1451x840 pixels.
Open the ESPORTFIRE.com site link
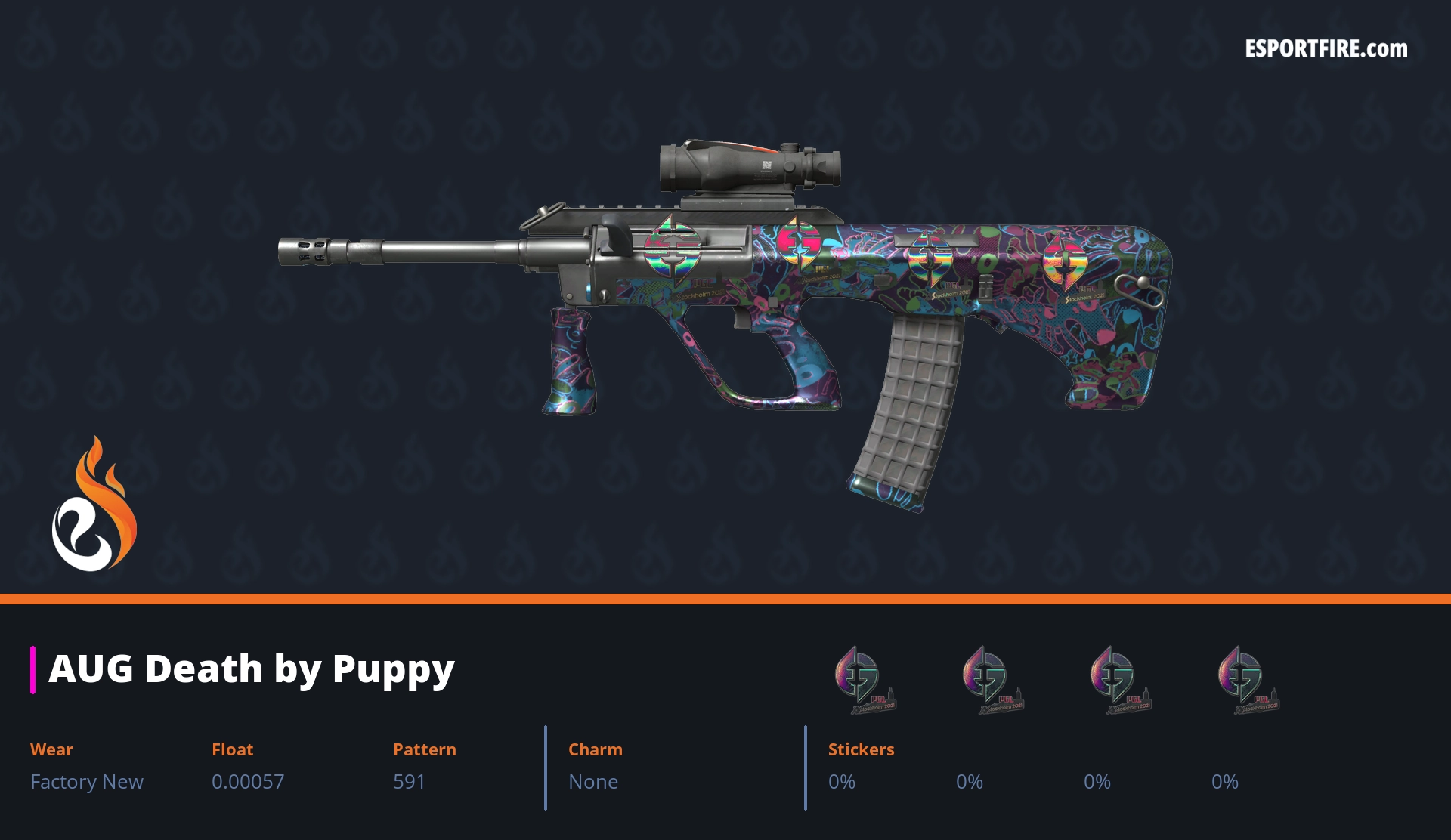coord(1326,49)
